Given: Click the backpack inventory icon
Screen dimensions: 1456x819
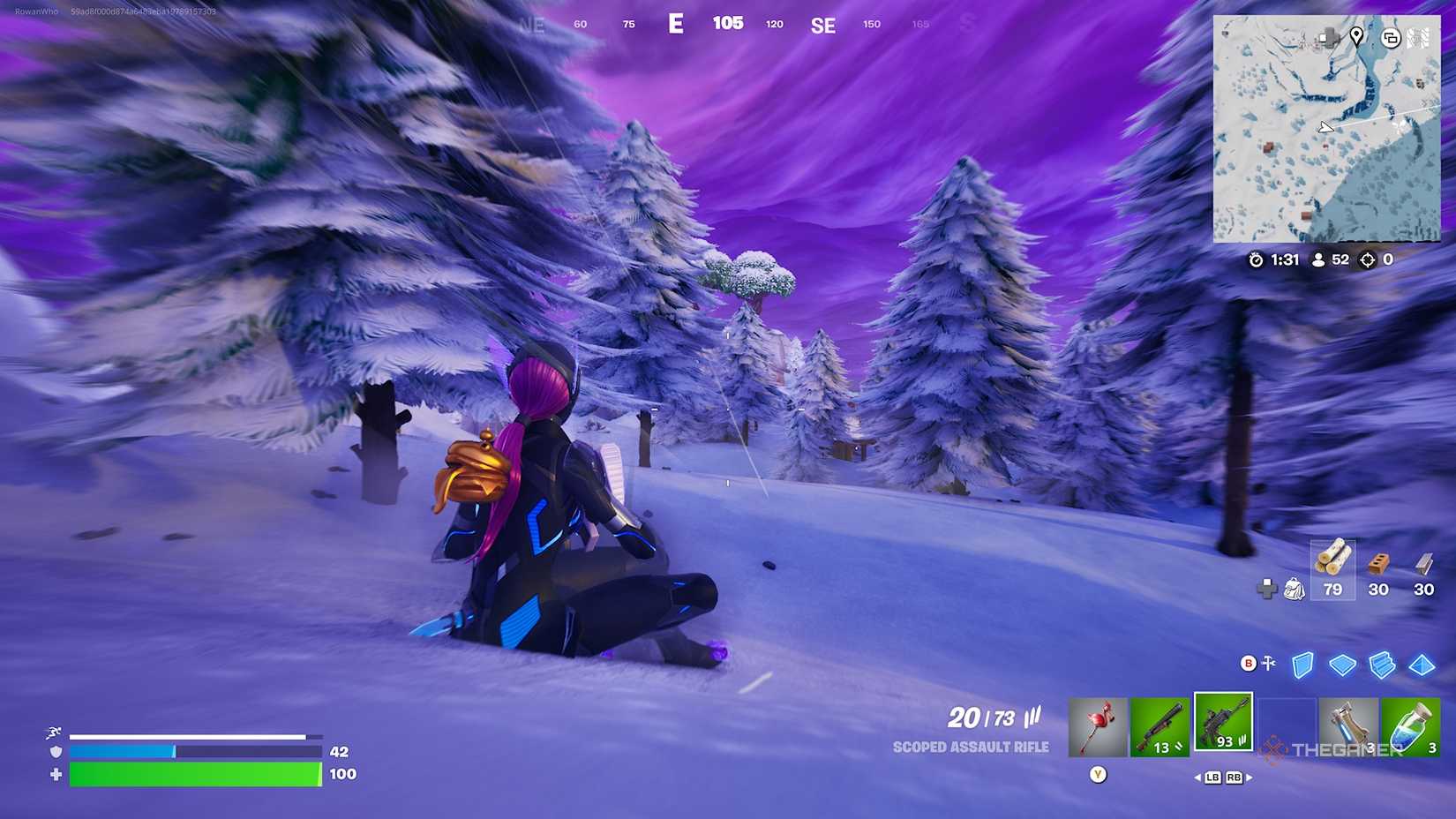Looking at the screenshot, I should coord(1293,590).
